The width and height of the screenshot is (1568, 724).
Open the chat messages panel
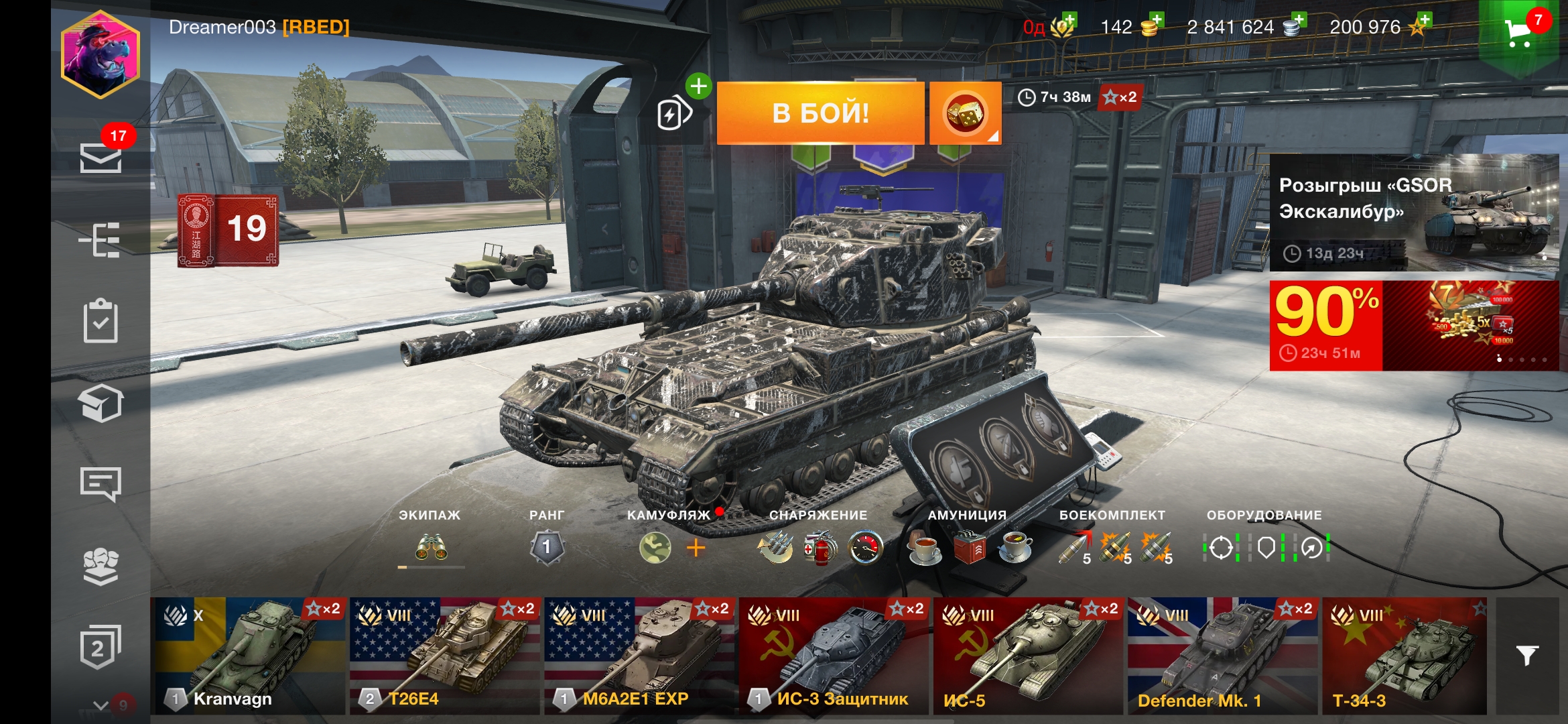pos(101,483)
